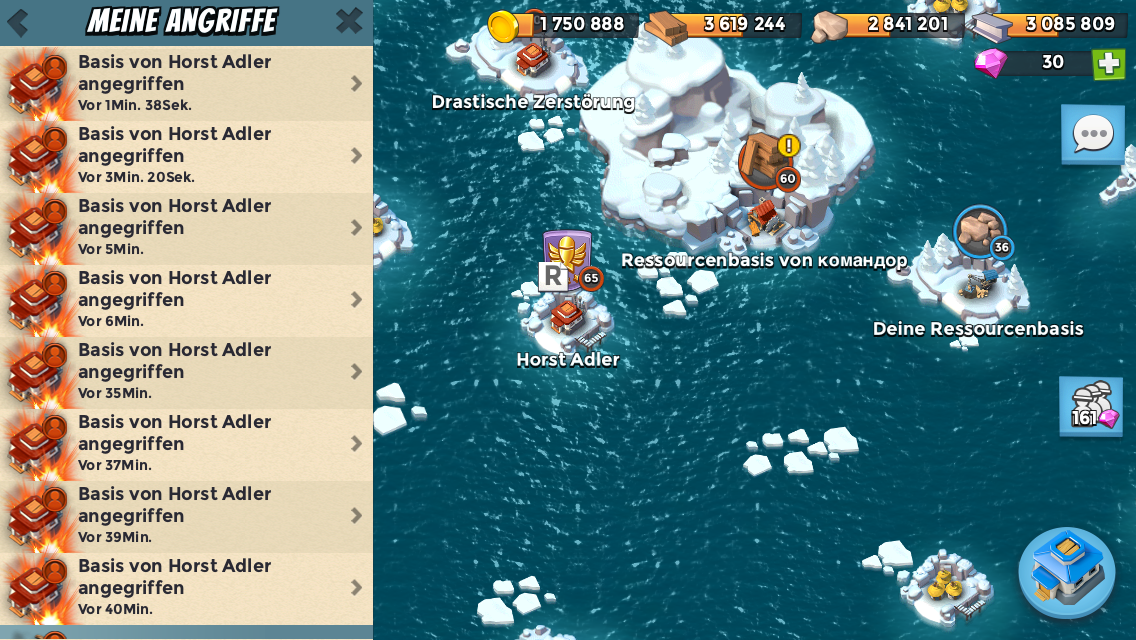
Task: Open attack report from 3 Min. 20 Sek. ago
Action: [186, 155]
